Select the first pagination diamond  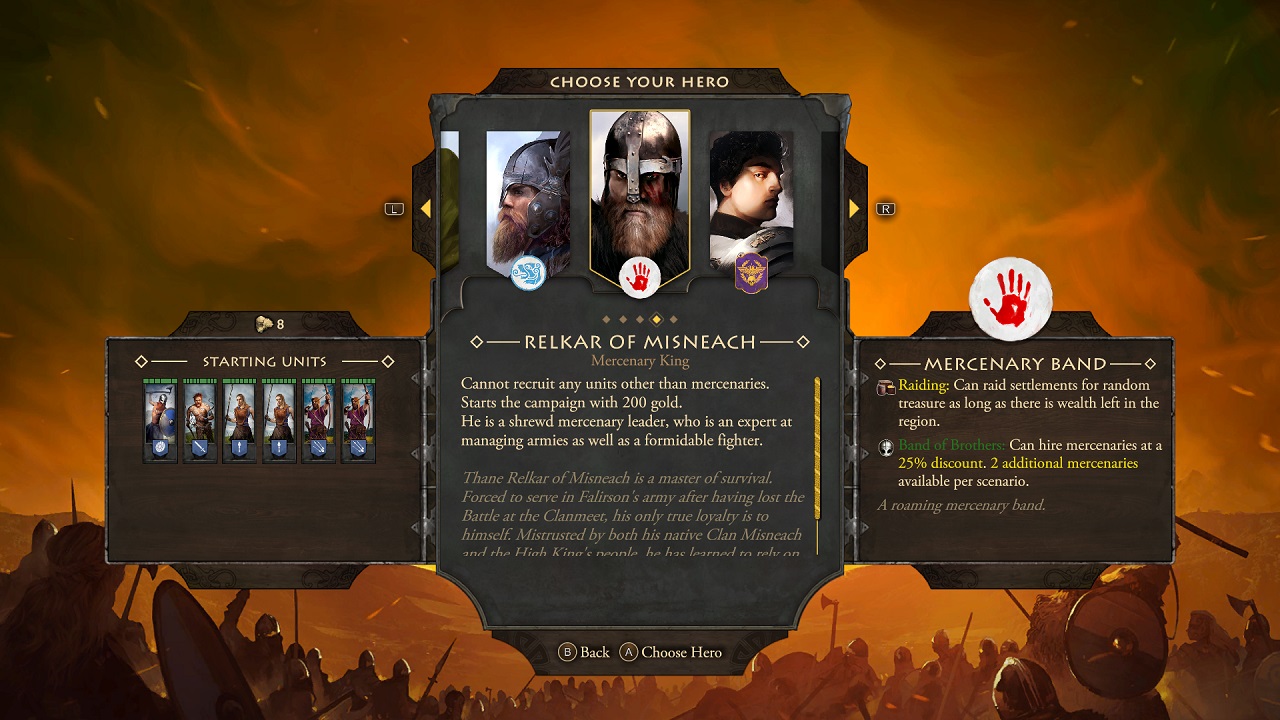tap(606, 318)
